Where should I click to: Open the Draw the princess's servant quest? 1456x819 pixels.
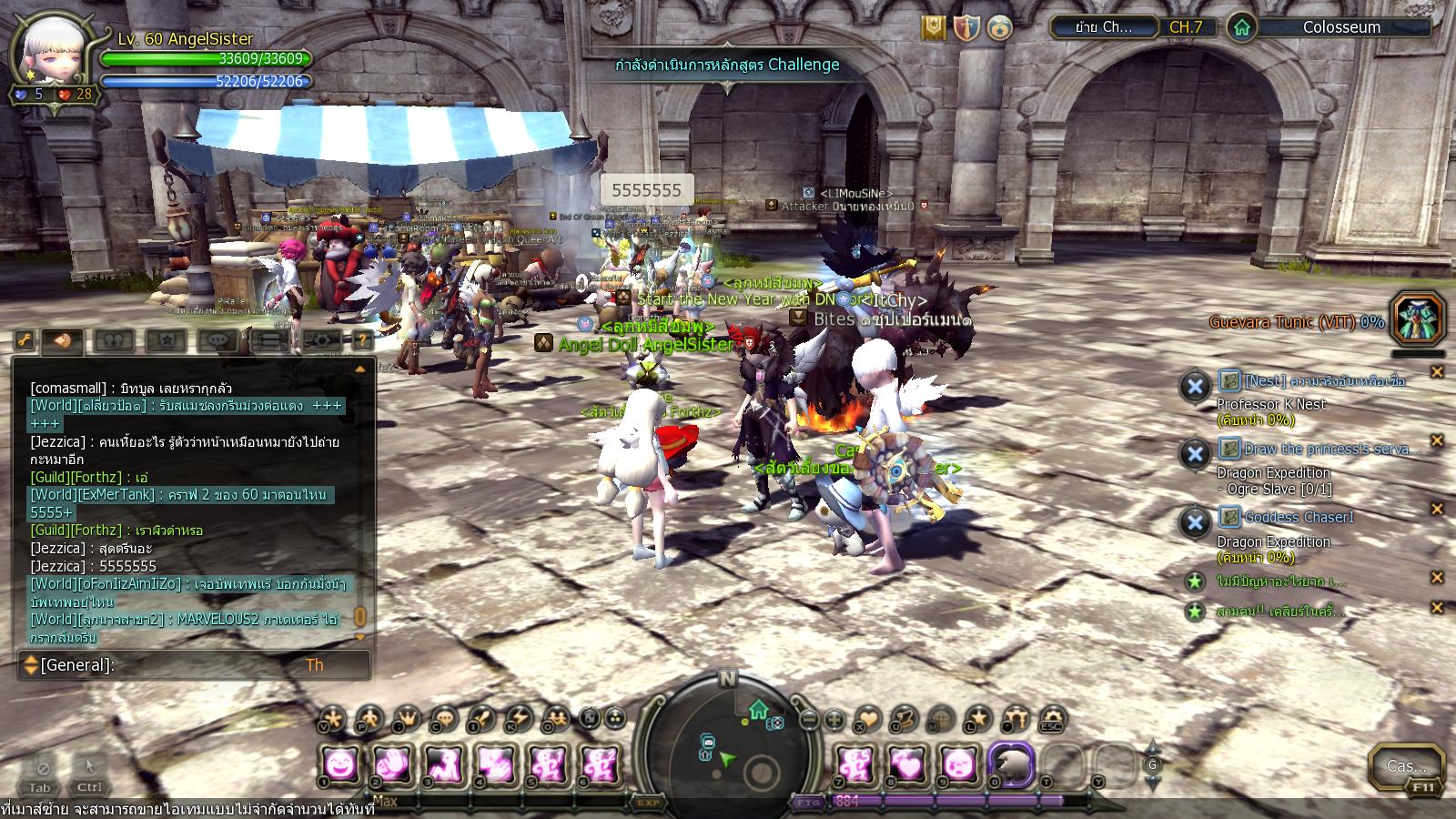pos(1319,449)
